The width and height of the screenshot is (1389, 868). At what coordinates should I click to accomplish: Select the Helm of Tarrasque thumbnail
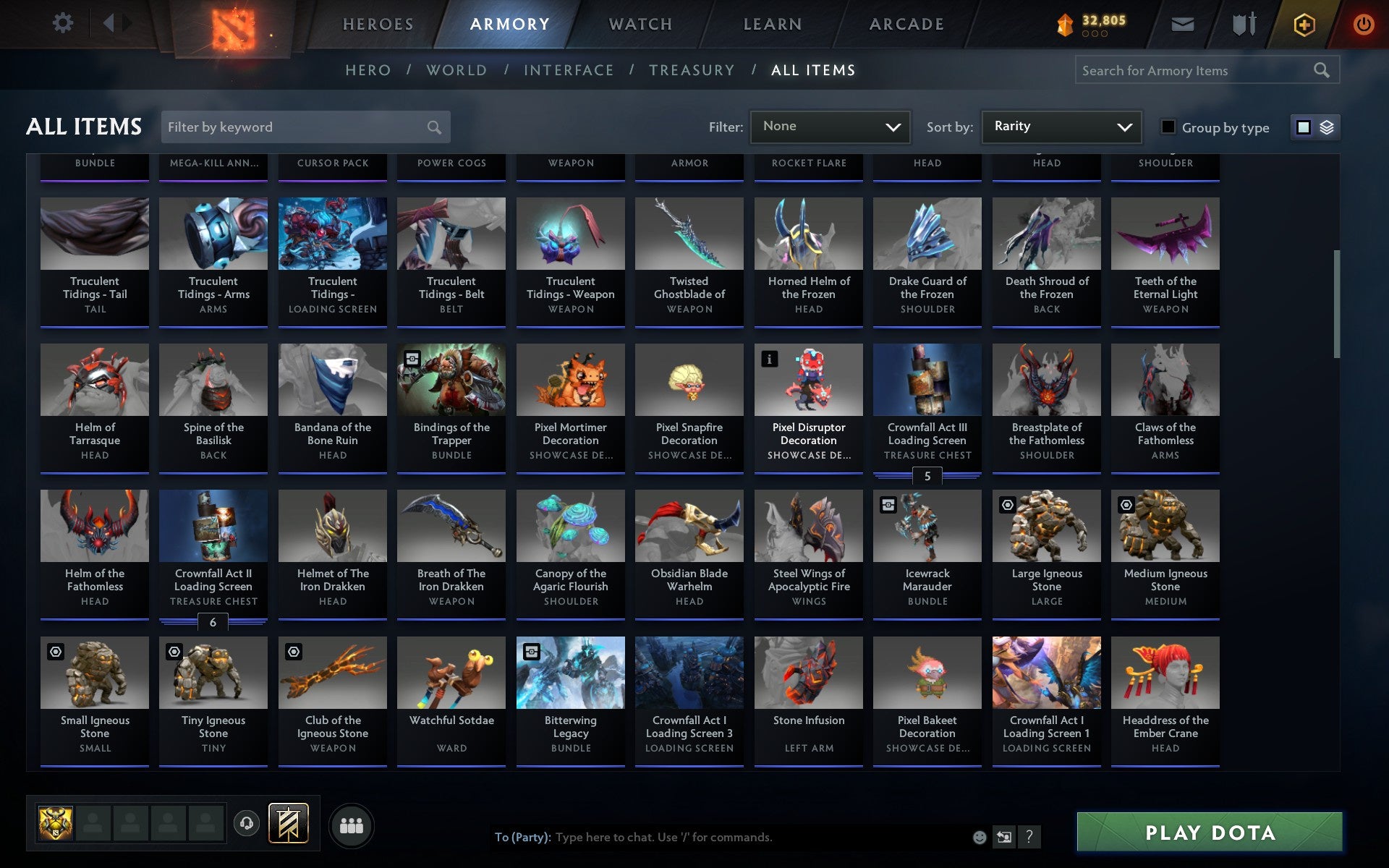click(x=94, y=379)
